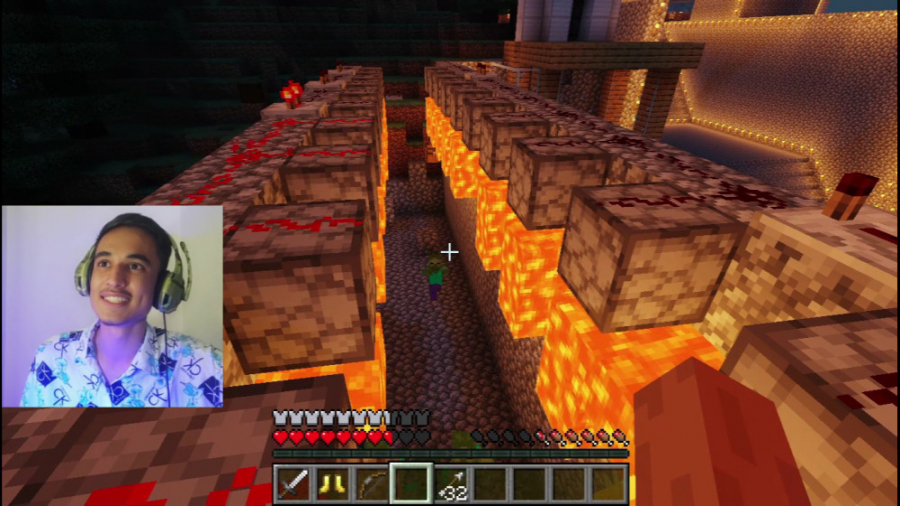Click the highlighted empty hotbar slot
The height and width of the screenshot is (506, 900).
pos(410,484)
